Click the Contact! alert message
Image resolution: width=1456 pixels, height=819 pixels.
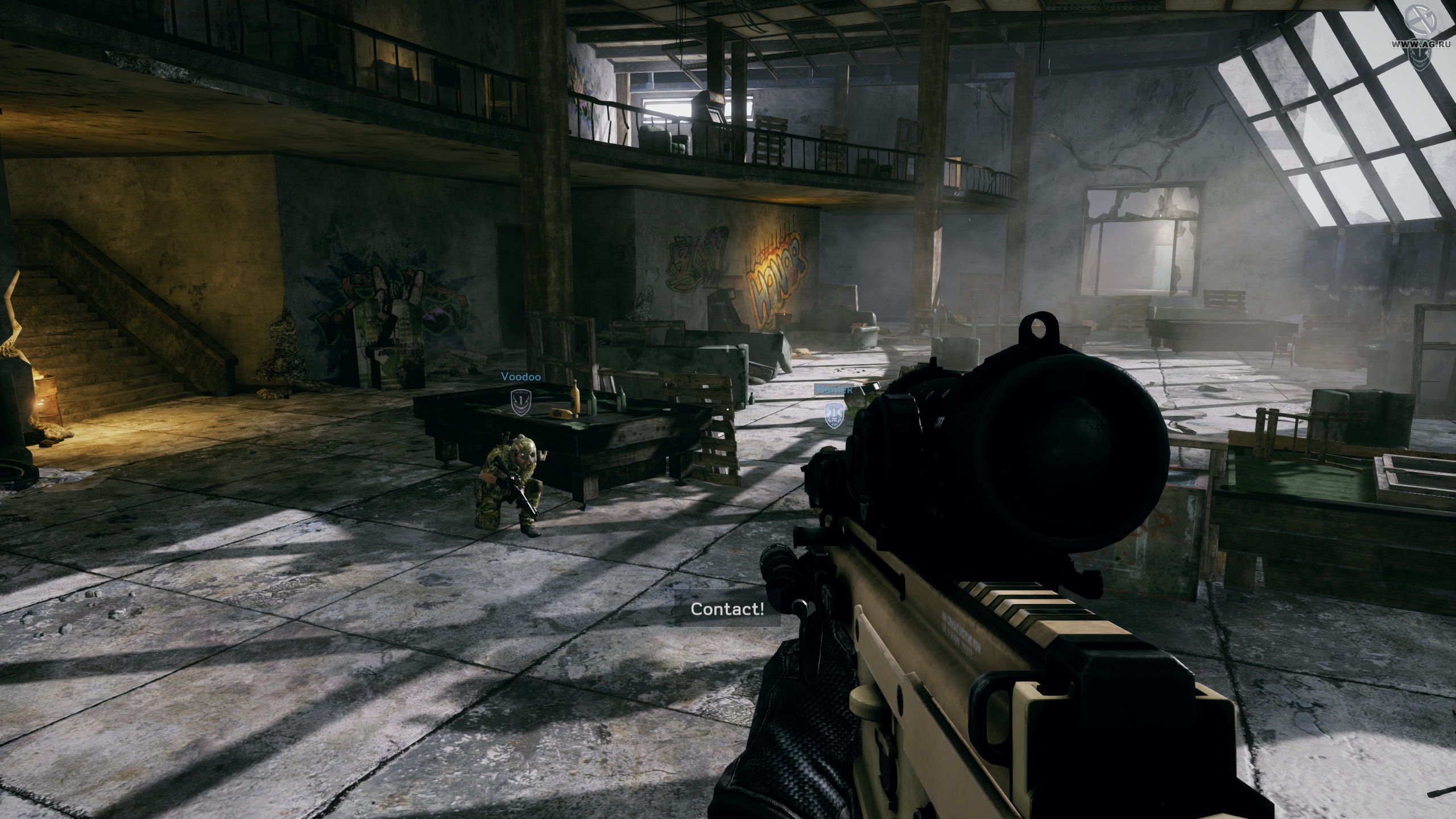click(x=727, y=609)
